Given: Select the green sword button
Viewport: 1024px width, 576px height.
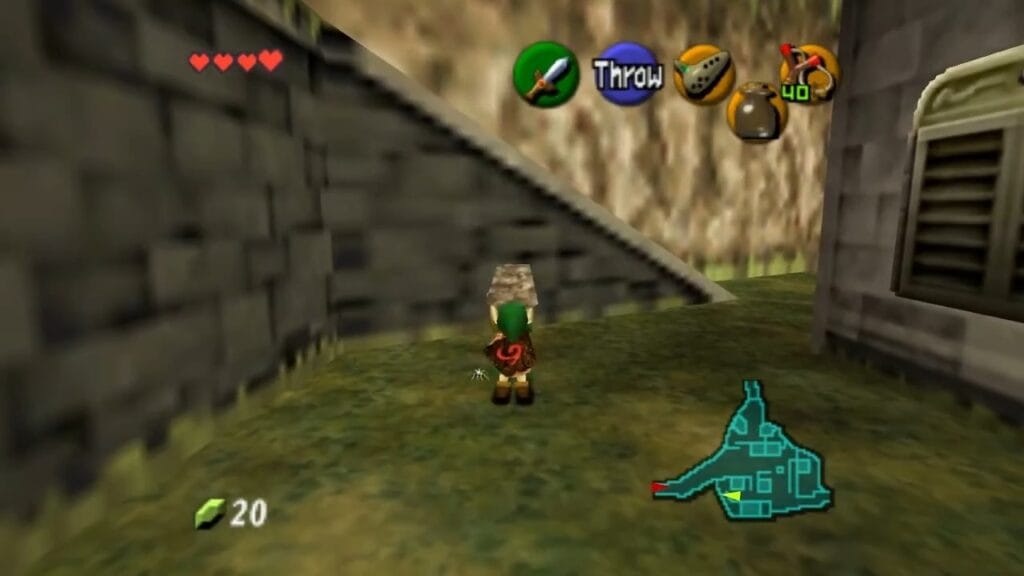Looking at the screenshot, I should 546,74.
